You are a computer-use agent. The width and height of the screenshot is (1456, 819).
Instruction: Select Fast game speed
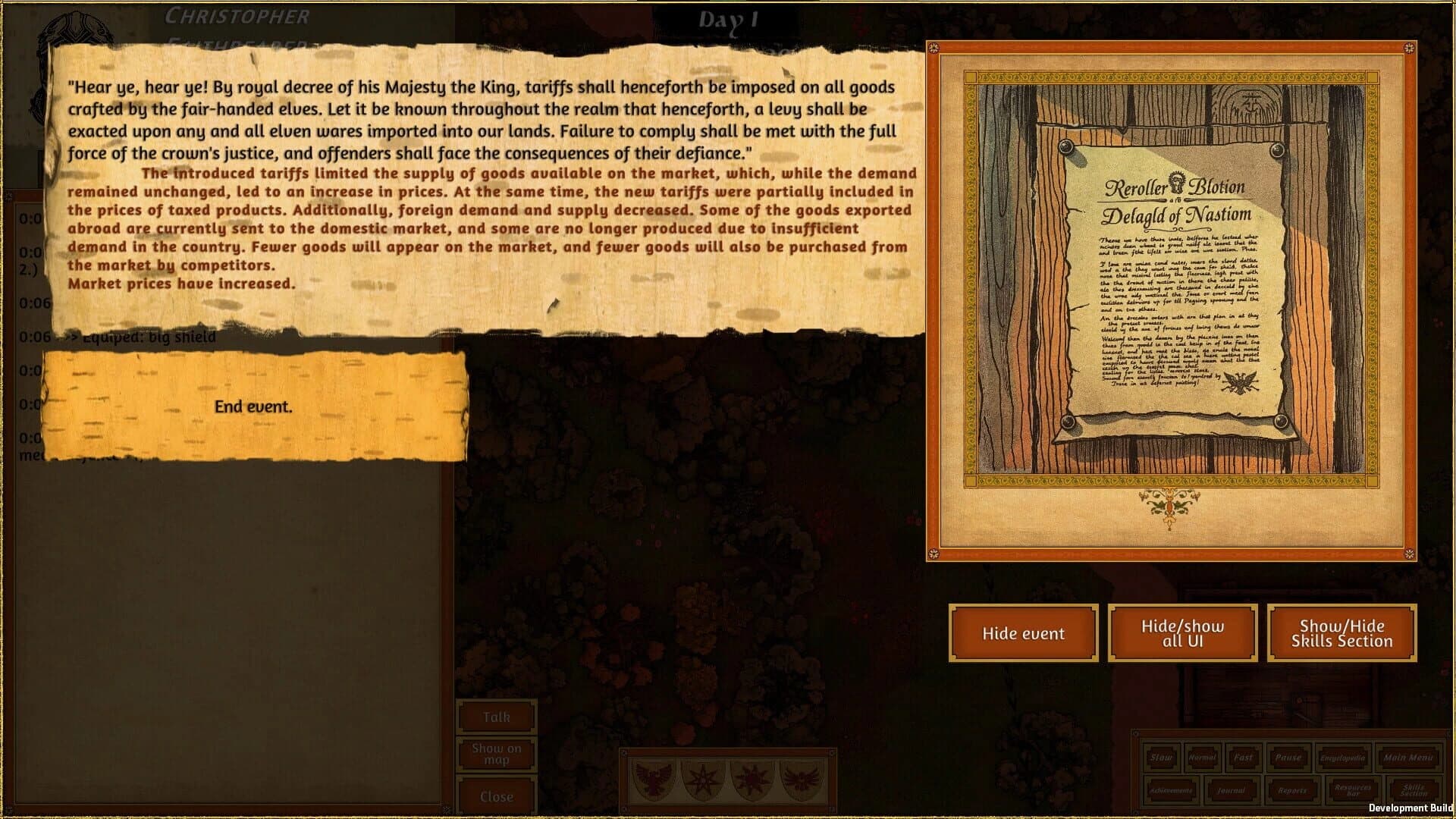(1242, 758)
